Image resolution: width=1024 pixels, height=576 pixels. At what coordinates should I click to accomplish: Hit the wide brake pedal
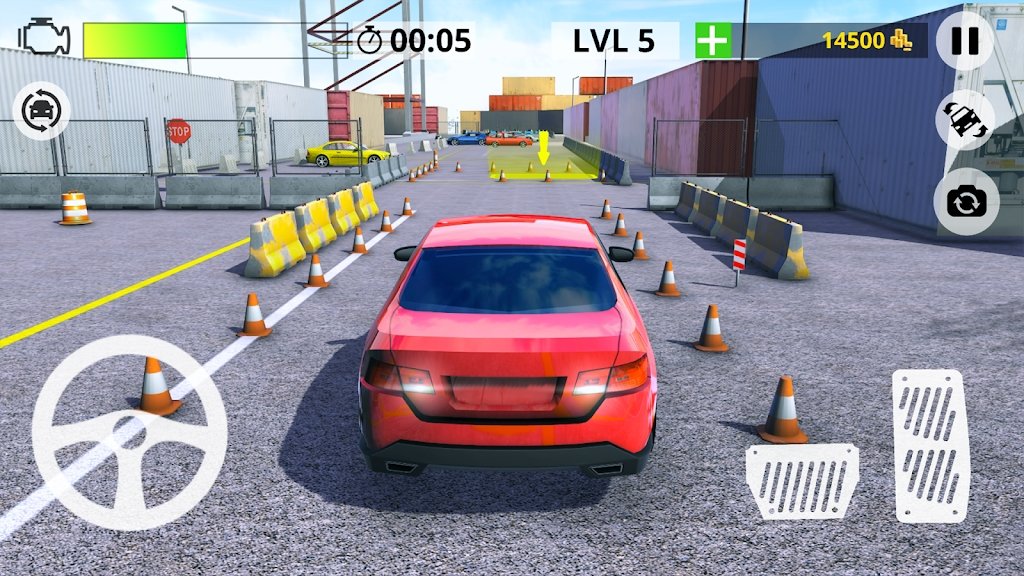click(801, 480)
